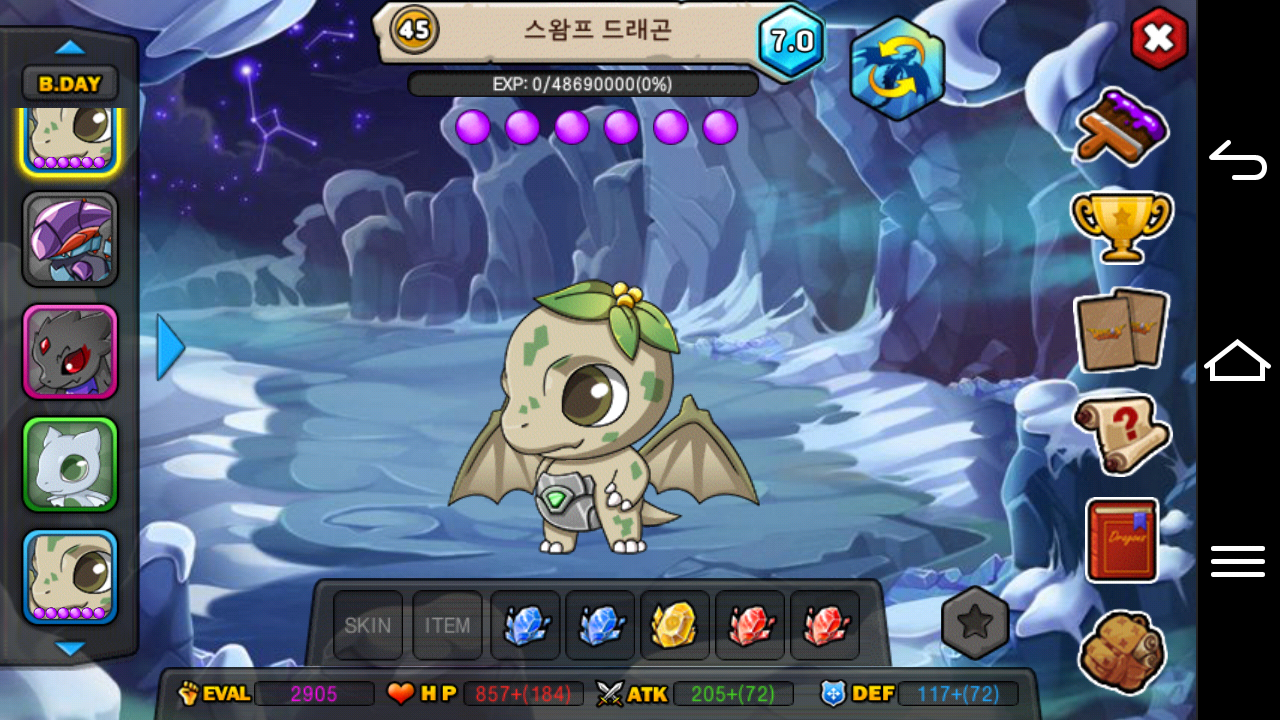This screenshot has width=1280, height=720.
Task: Select the white green-eyed dragon thumbnail
Action: pos(70,465)
